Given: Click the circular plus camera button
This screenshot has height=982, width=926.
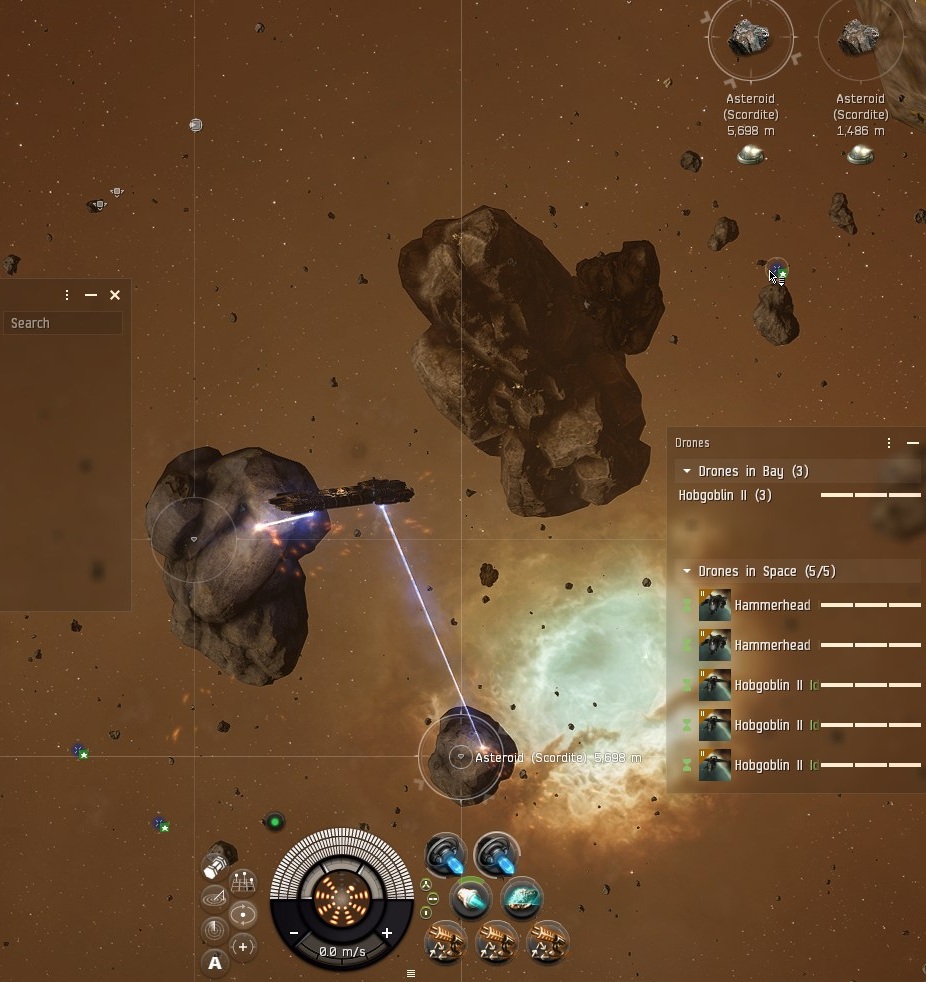Looking at the screenshot, I should click(x=243, y=946).
